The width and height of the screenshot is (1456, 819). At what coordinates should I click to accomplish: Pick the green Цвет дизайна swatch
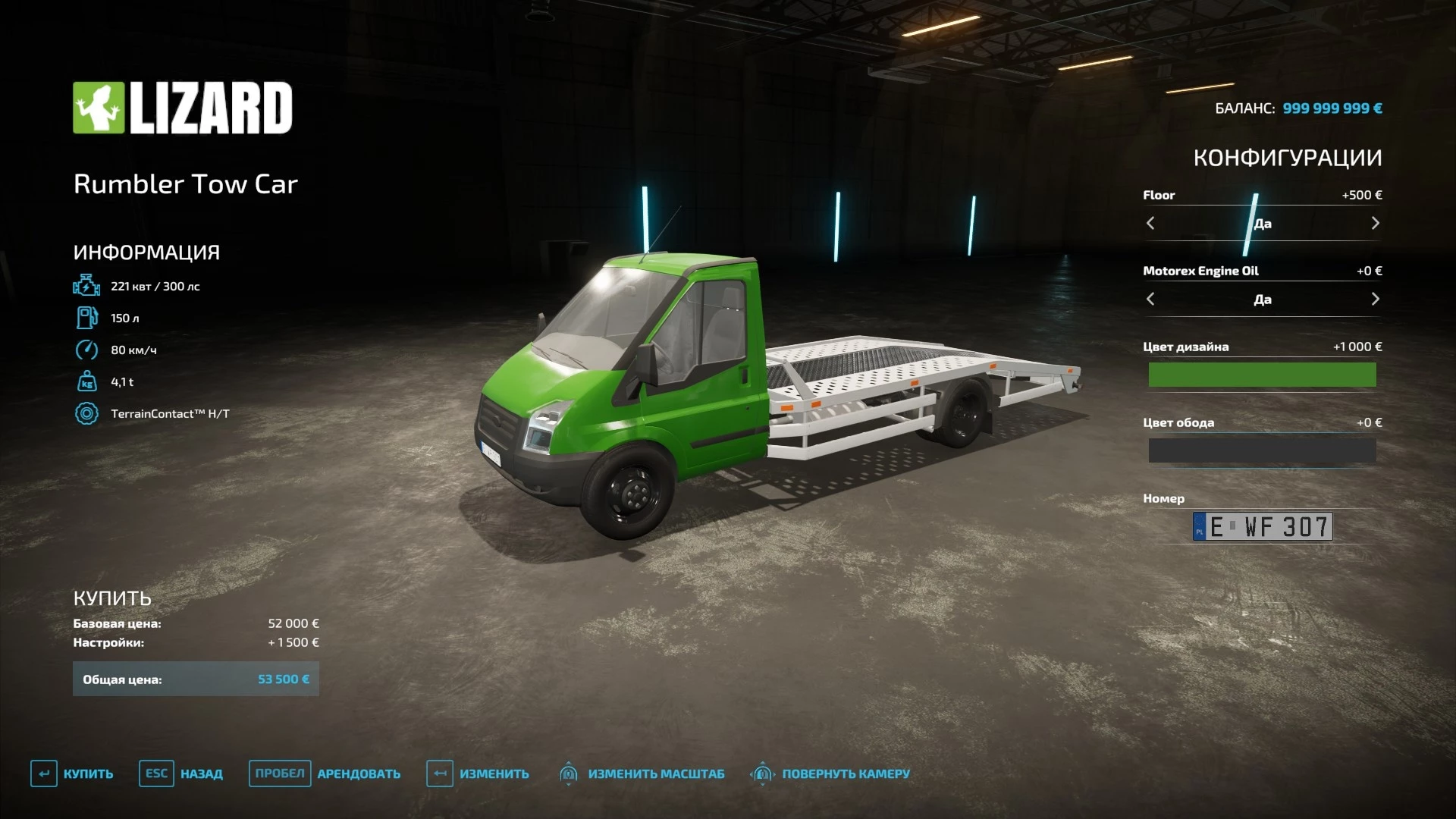[x=1262, y=375]
